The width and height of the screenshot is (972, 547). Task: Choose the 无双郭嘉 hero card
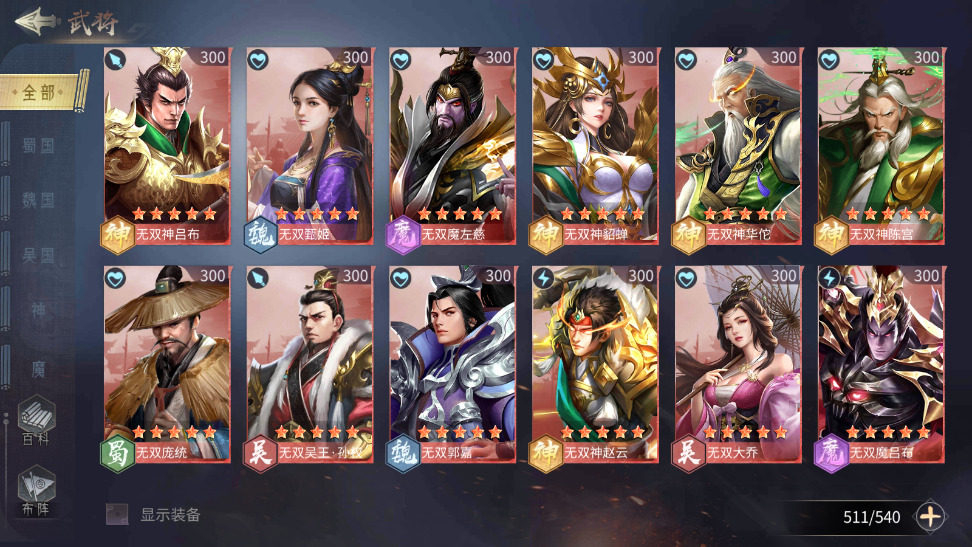452,363
